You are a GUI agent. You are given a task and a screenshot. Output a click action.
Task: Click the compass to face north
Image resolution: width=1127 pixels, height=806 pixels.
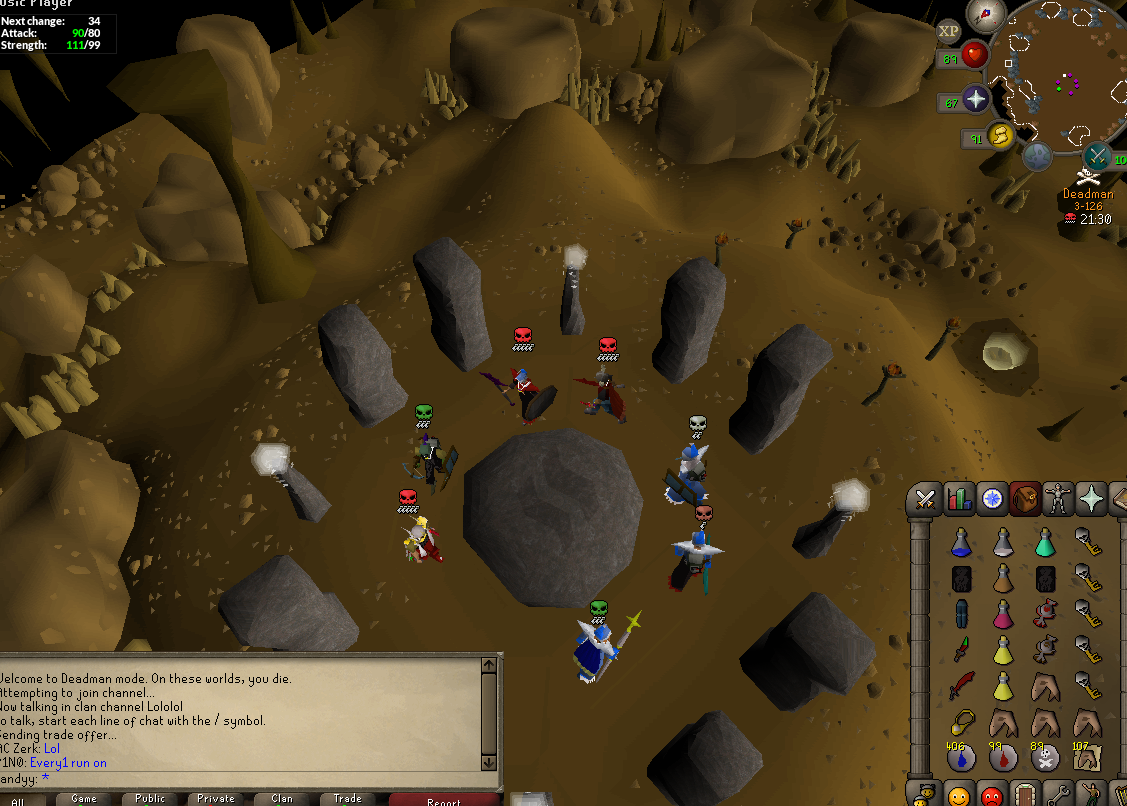point(985,14)
